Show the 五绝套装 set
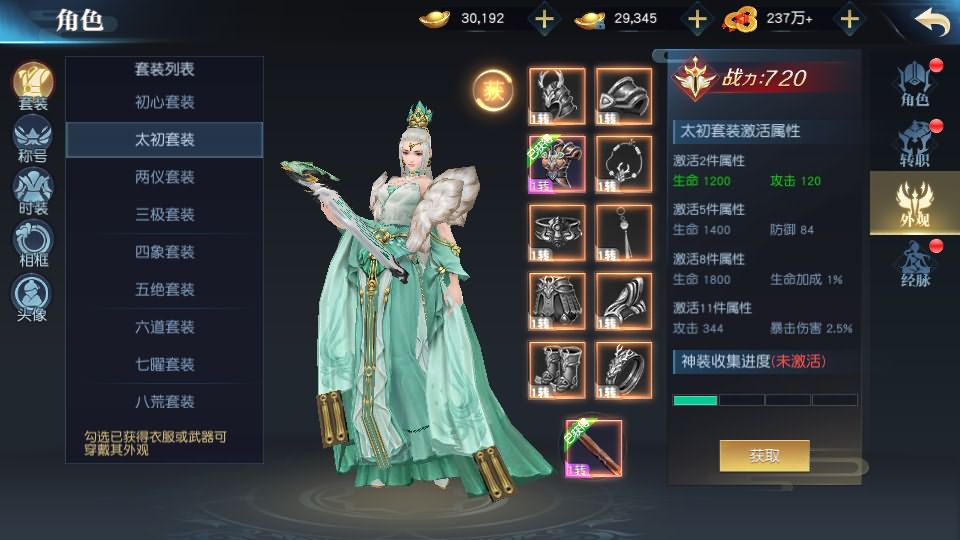960x540 pixels. [164, 289]
